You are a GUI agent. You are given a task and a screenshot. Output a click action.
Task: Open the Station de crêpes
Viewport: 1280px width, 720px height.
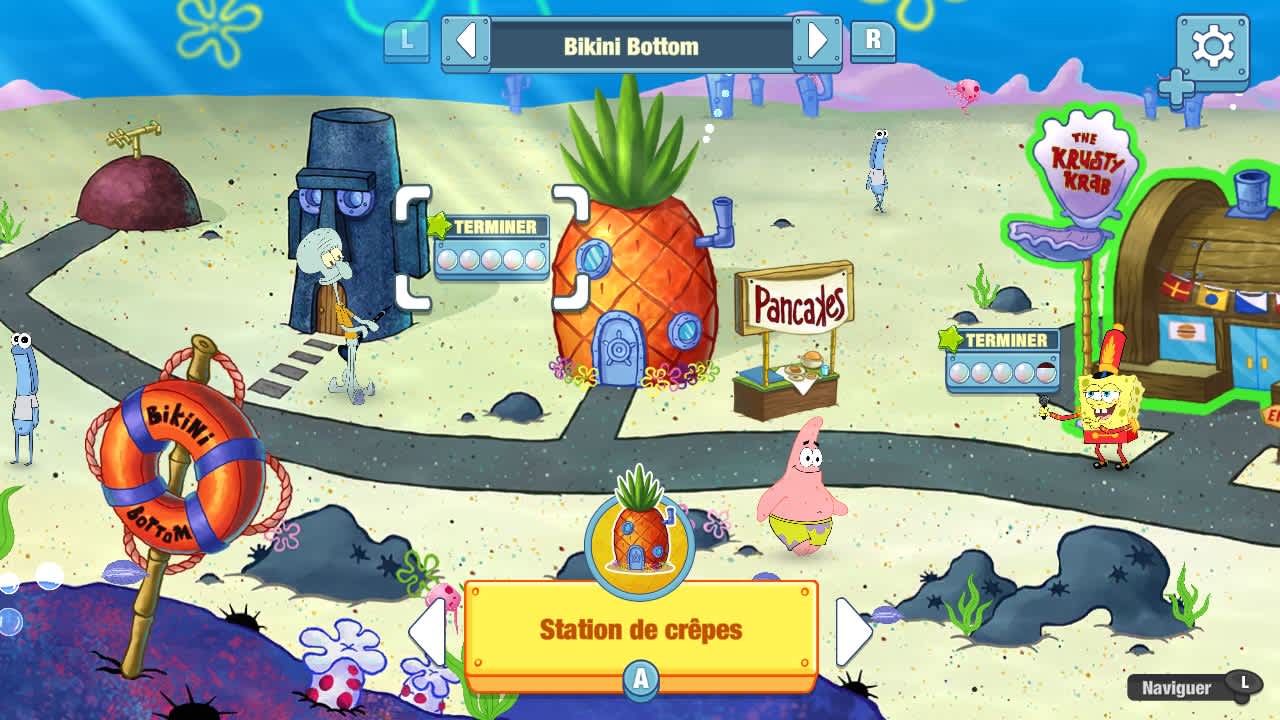click(640, 630)
